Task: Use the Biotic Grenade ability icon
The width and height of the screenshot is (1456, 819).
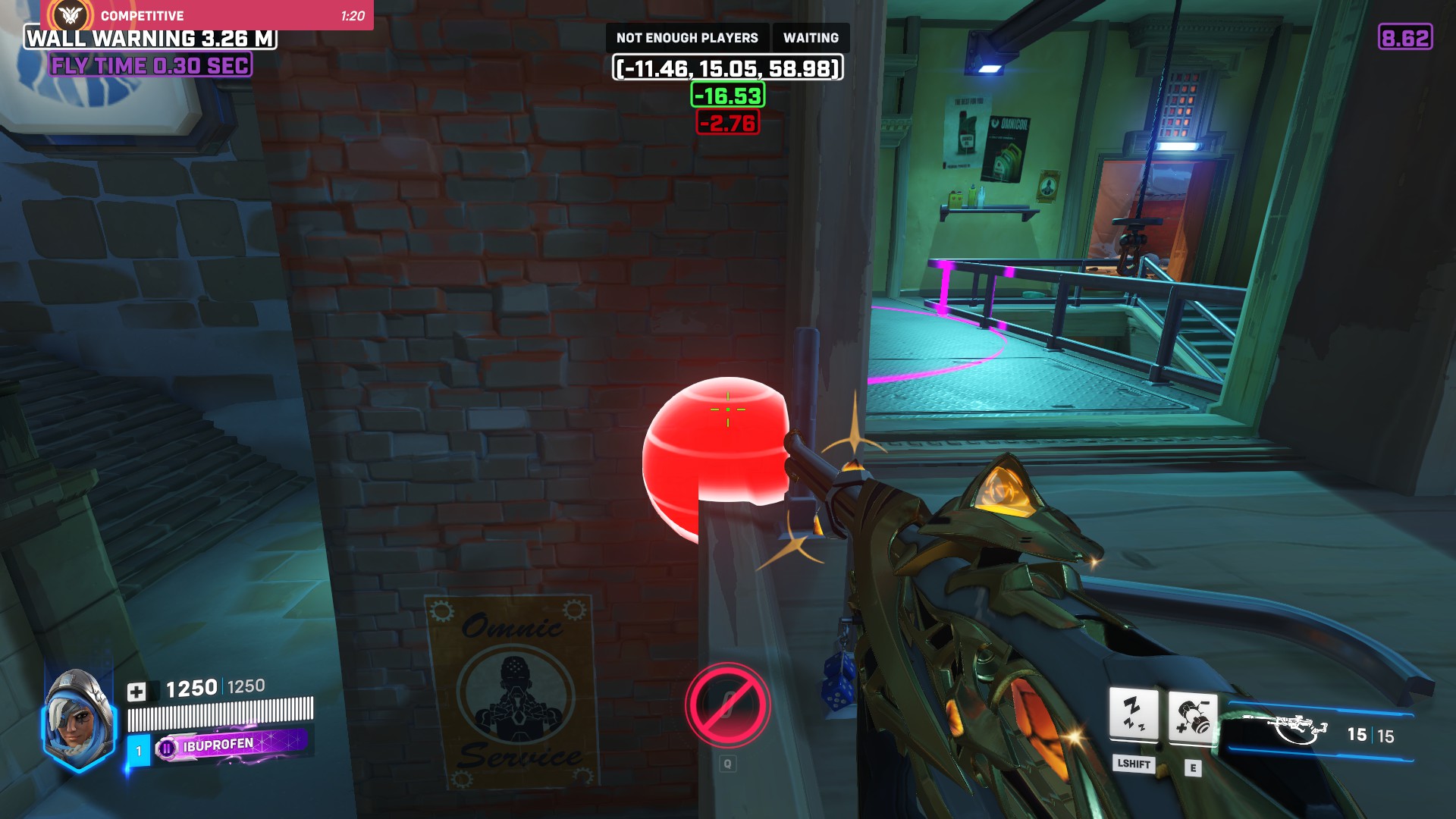Action: click(1192, 717)
